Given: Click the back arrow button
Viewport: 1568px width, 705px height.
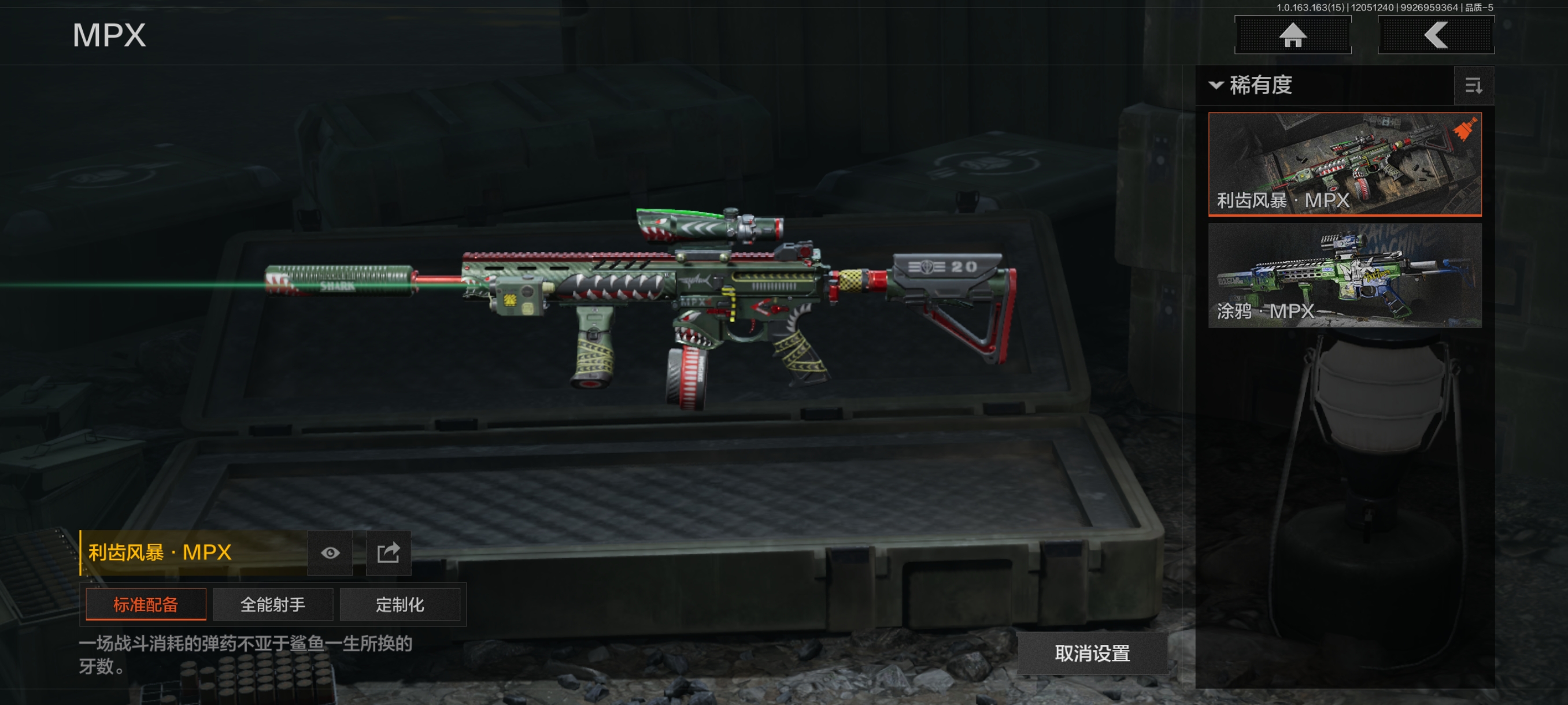Looking at the screenshot, I should (x=1435, y=35).
